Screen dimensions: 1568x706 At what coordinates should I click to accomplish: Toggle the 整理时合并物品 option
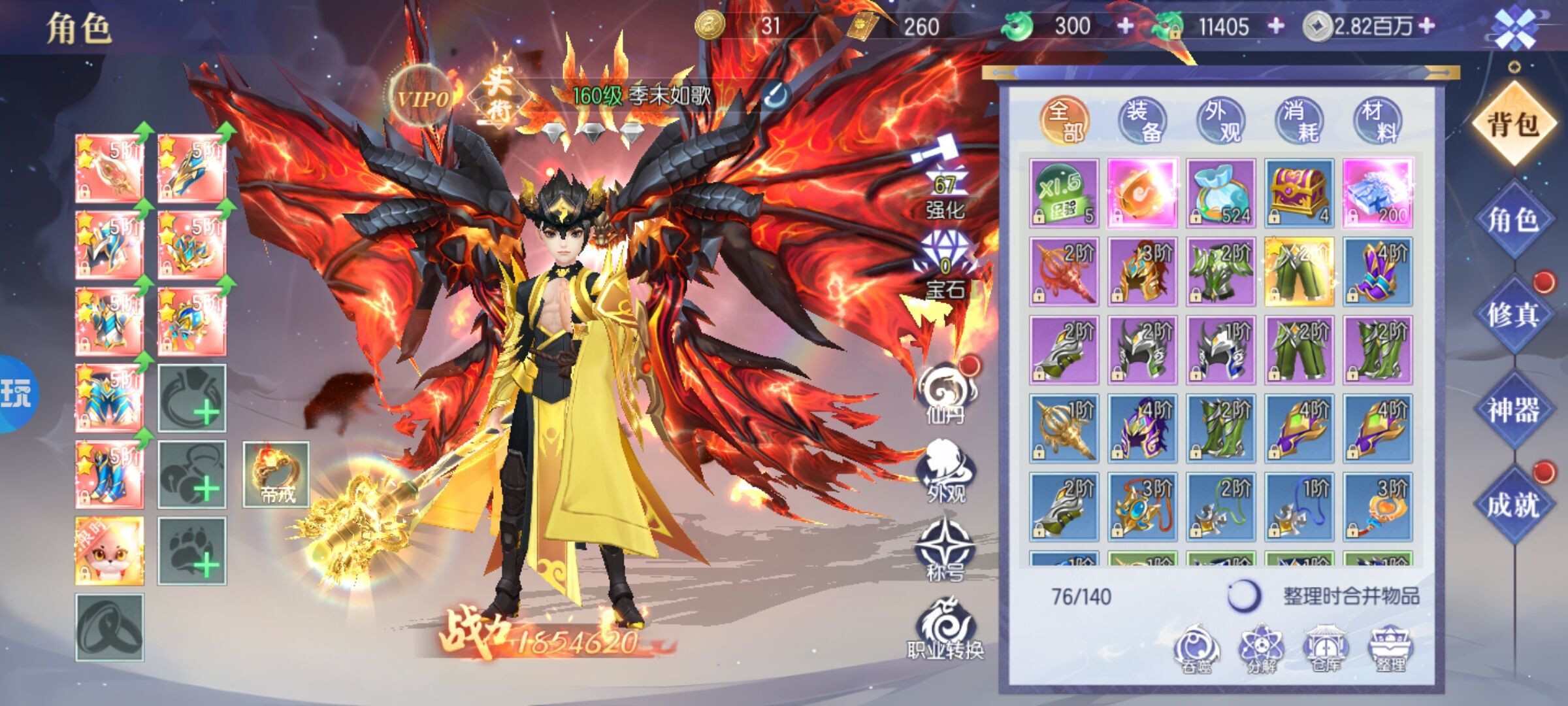[1243, 596]
